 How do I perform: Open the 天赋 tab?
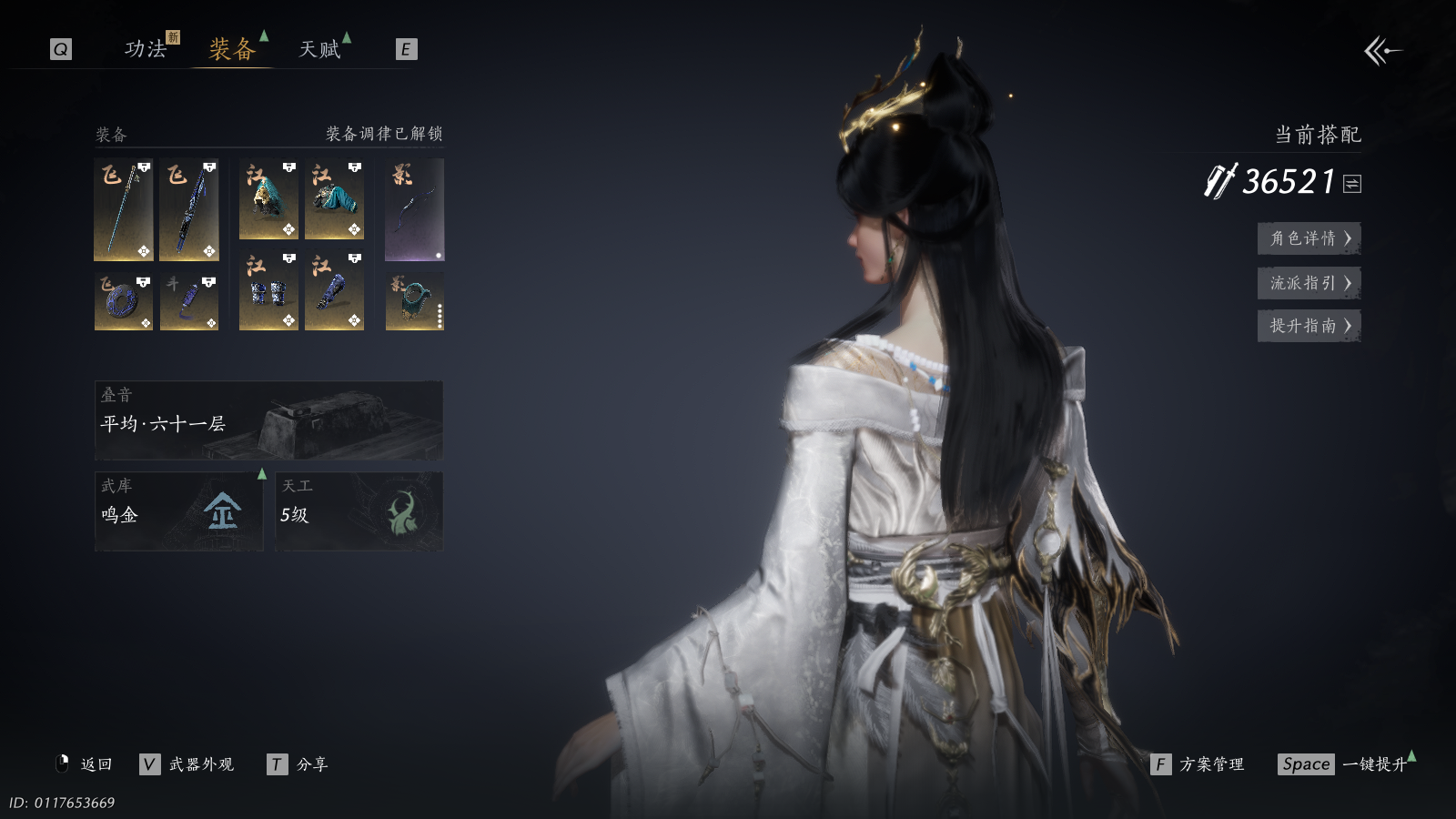(319, 49)
